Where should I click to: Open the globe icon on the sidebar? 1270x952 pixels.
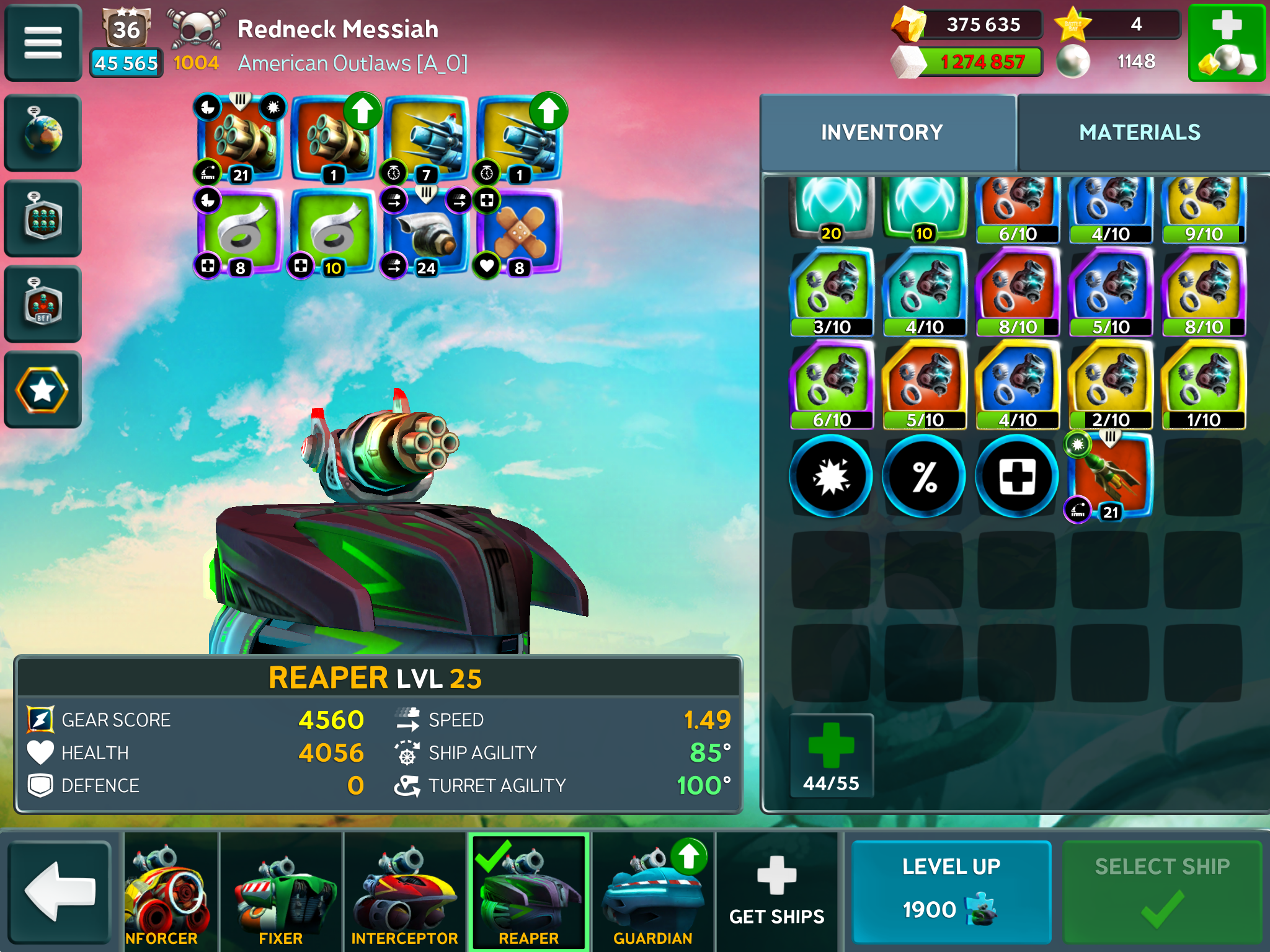43,133
